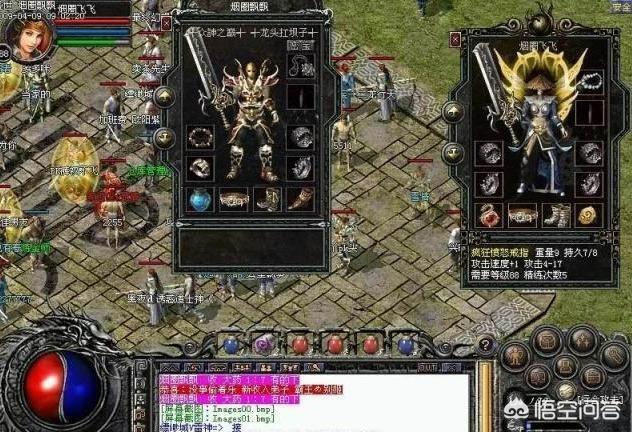
Task: Select the boots slot in left panel
Action: pos(267,198)
